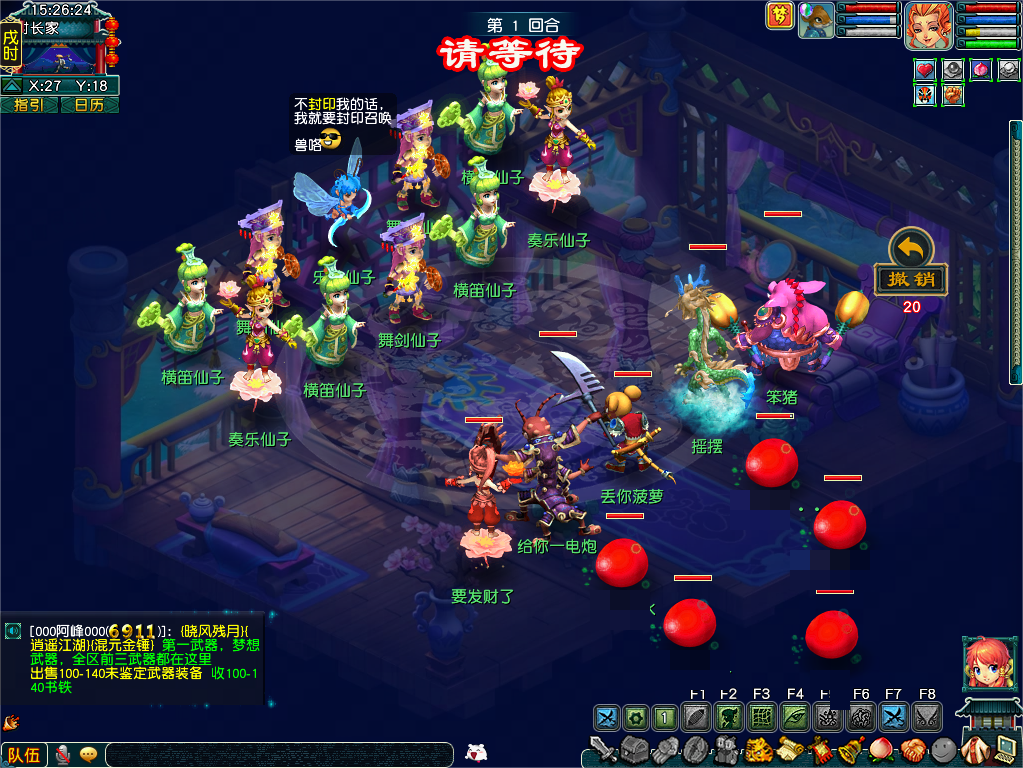
Task: Select the player character portrait
Action: [929, 25]
